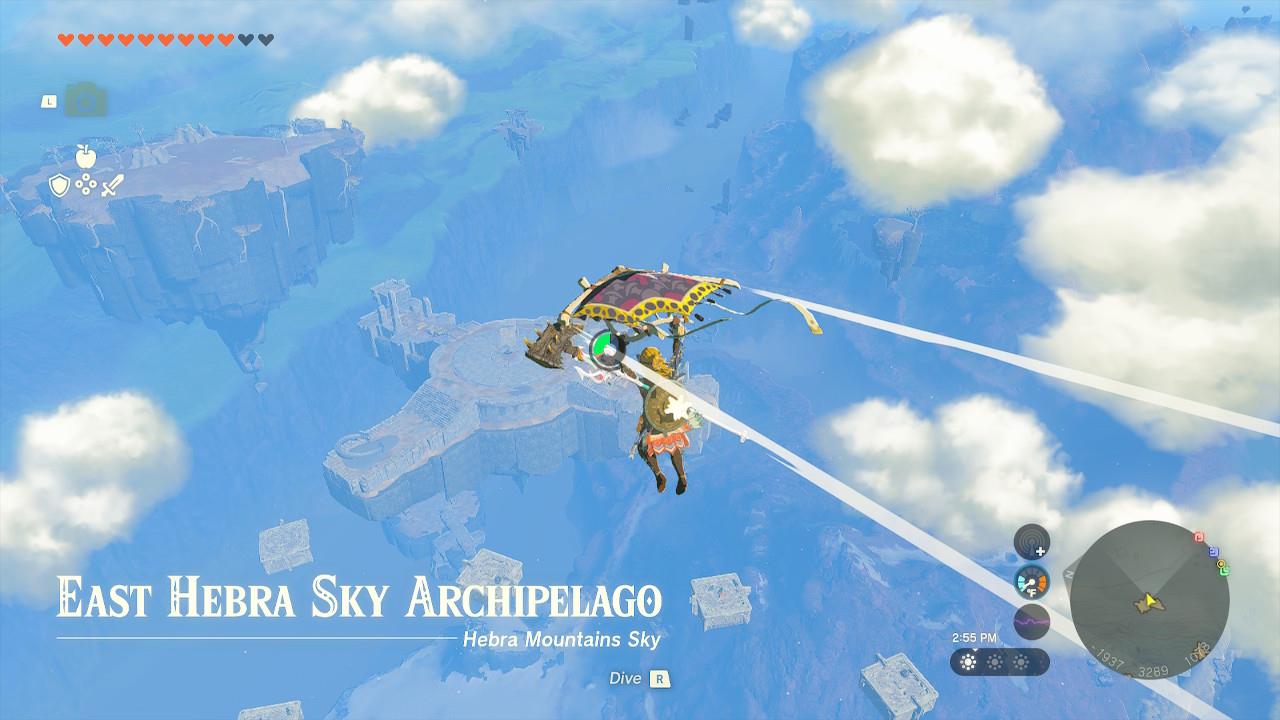This screenshot has width=1280, height=720.
Task: Click the purple sound-wave noise meter
Action: click(x=1032, y=621)
